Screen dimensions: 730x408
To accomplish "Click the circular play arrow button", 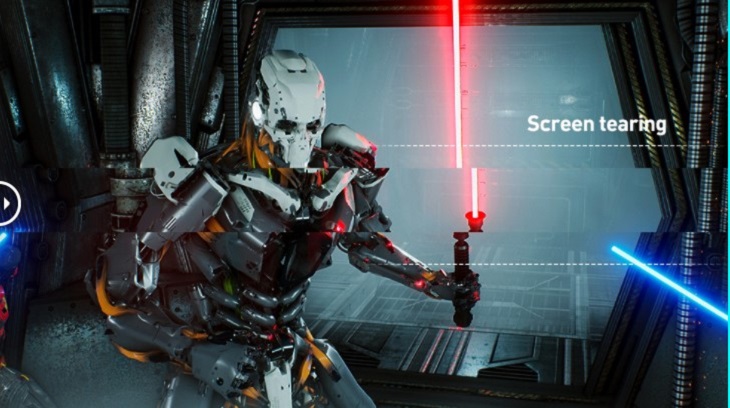I will click(x=7, y=205).
